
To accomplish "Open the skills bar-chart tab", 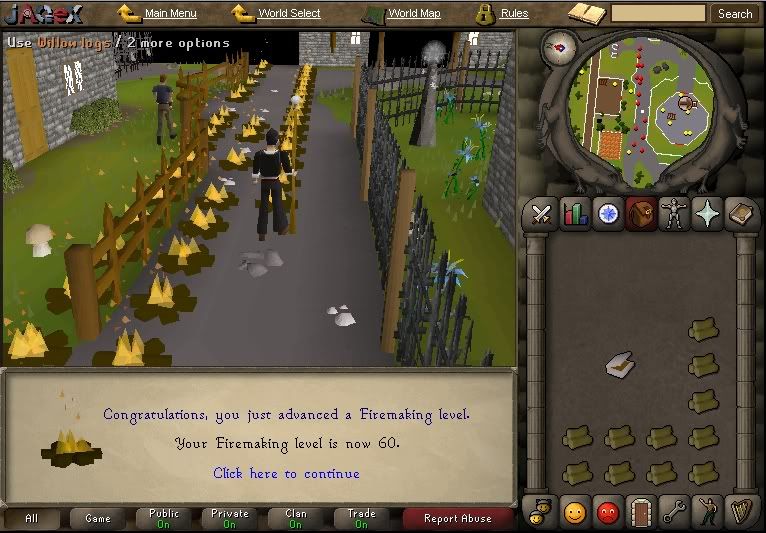I will click(575, 214).
